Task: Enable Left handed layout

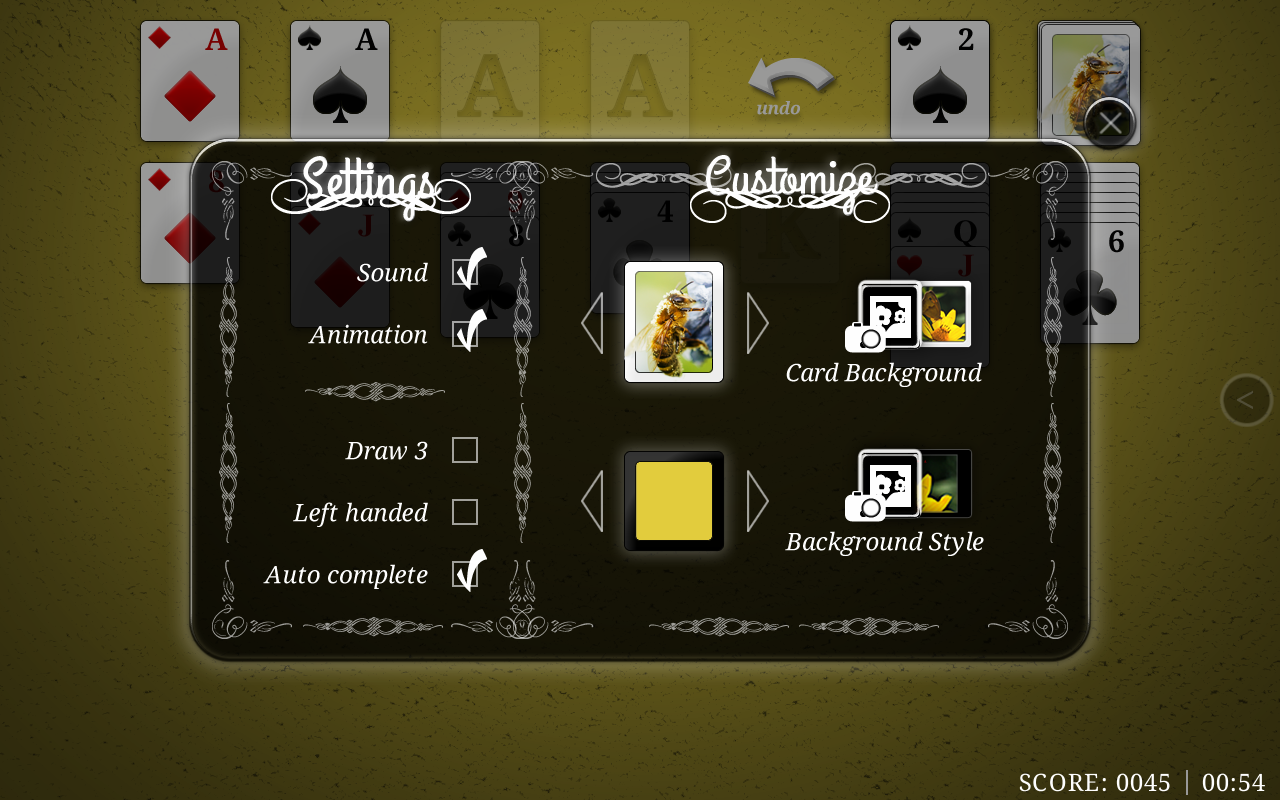Action: pyautogui.click(x=464, y=512)
